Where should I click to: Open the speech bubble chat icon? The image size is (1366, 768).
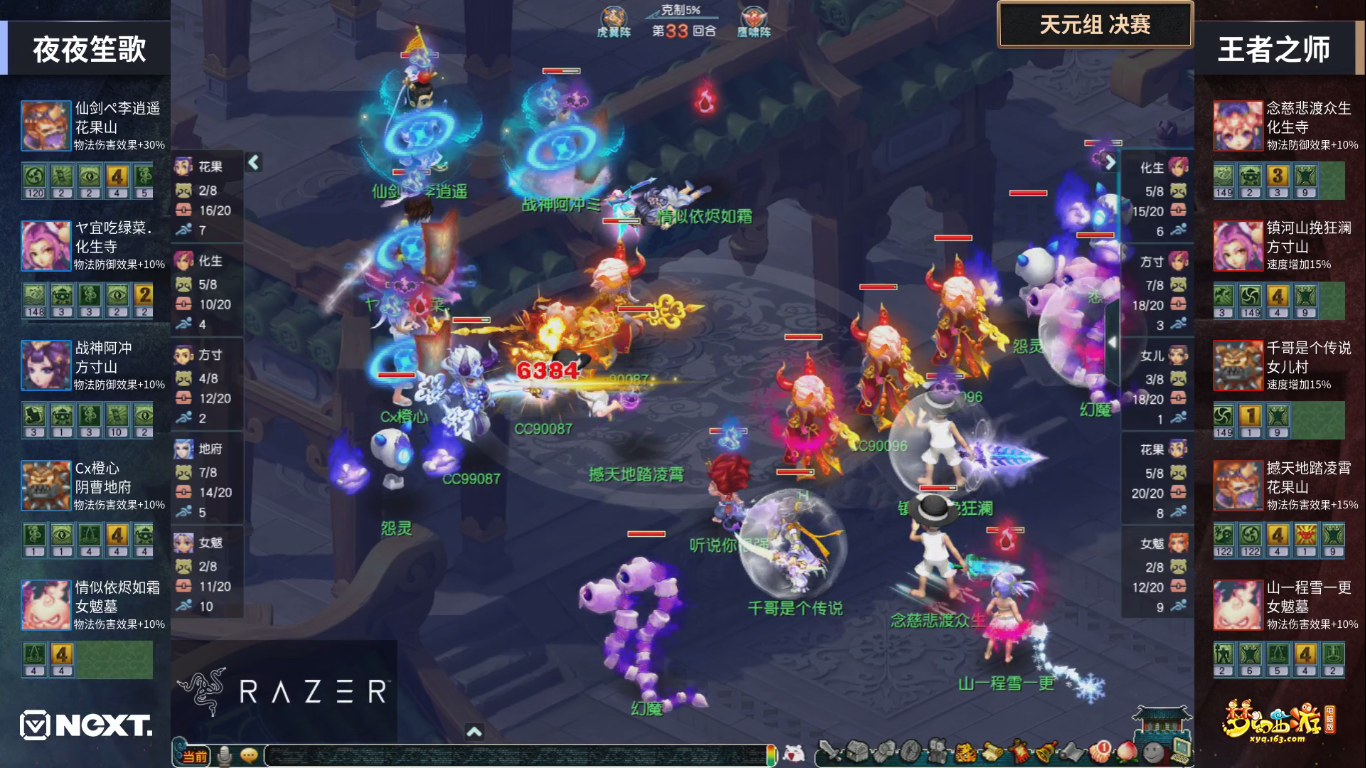[x=248, y=756]
